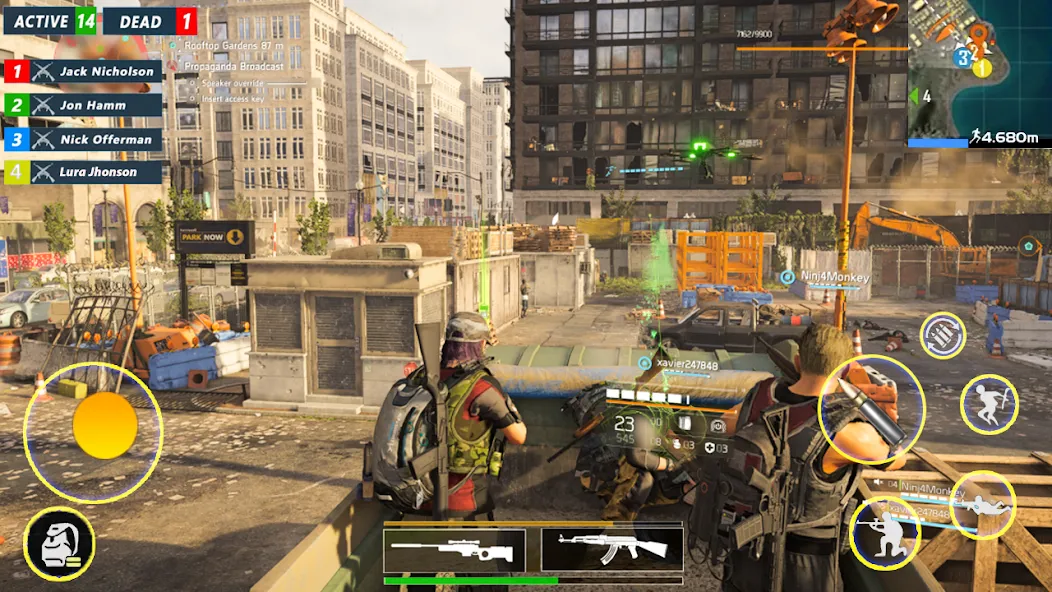Tap the large bullet fire button
The height and width of the screenshot is (592, 1052).
[x=871, y=409]
